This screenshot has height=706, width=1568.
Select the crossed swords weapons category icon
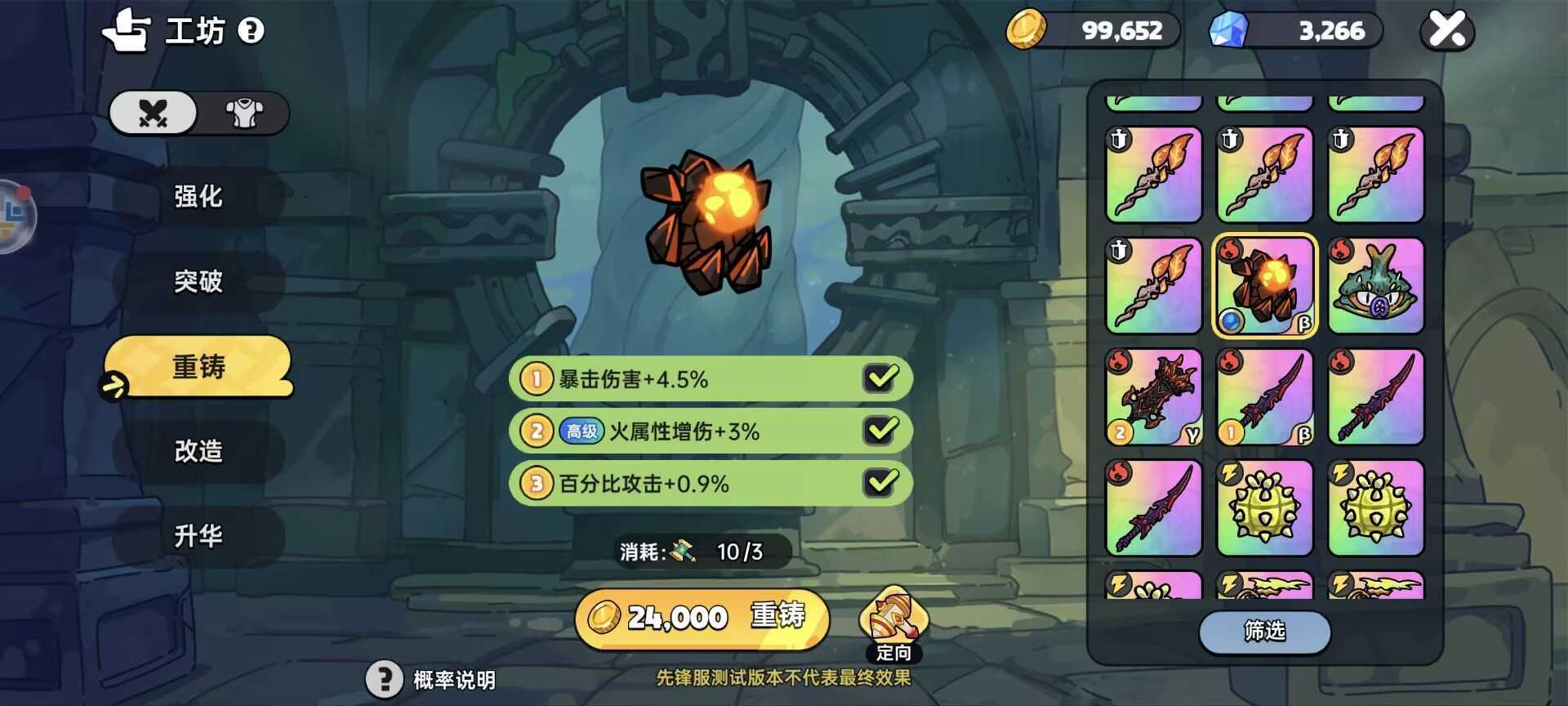pyautogui.click(x=152, y=114)
